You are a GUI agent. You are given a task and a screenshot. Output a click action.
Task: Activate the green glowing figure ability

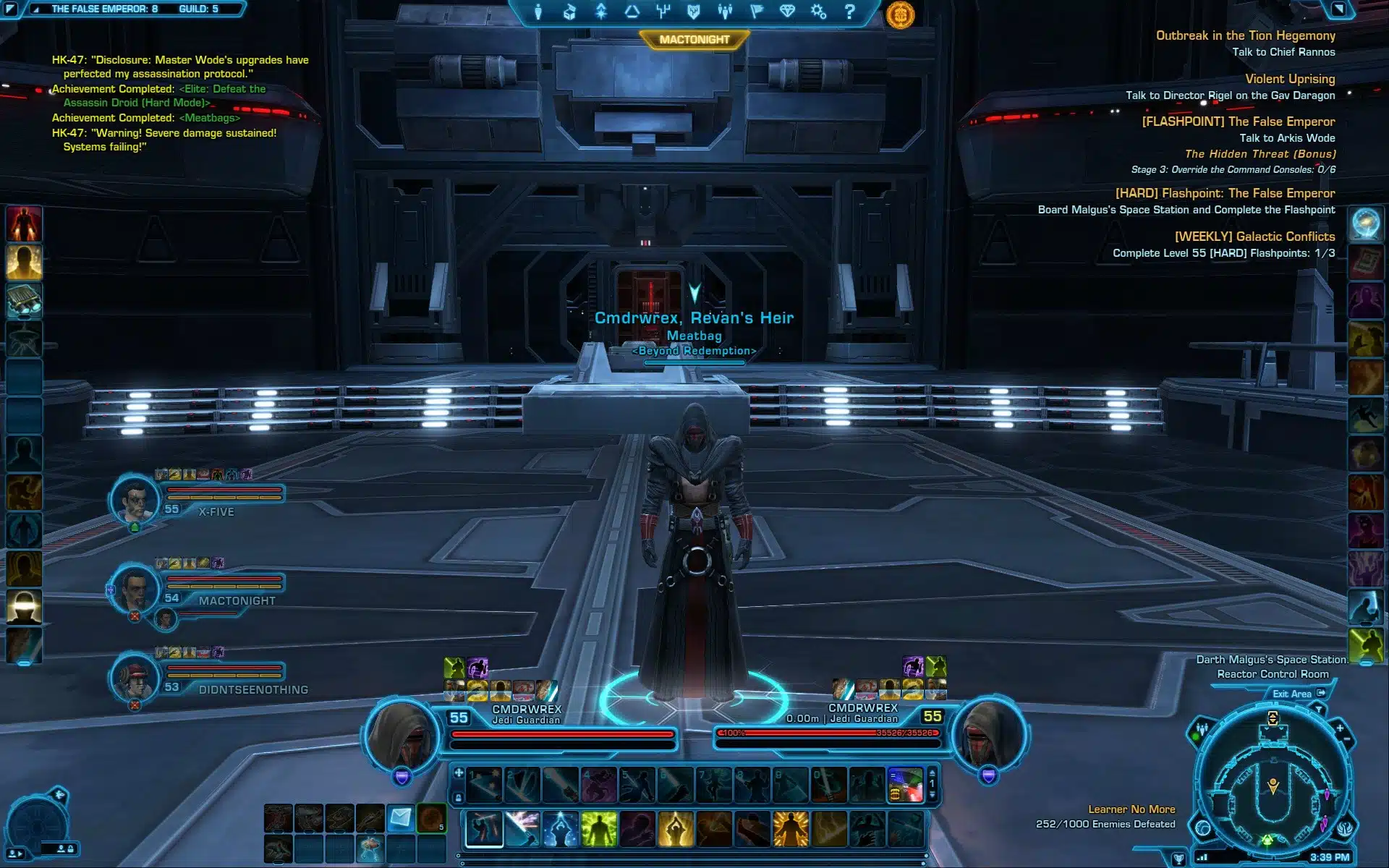click(x=599, y=829)
